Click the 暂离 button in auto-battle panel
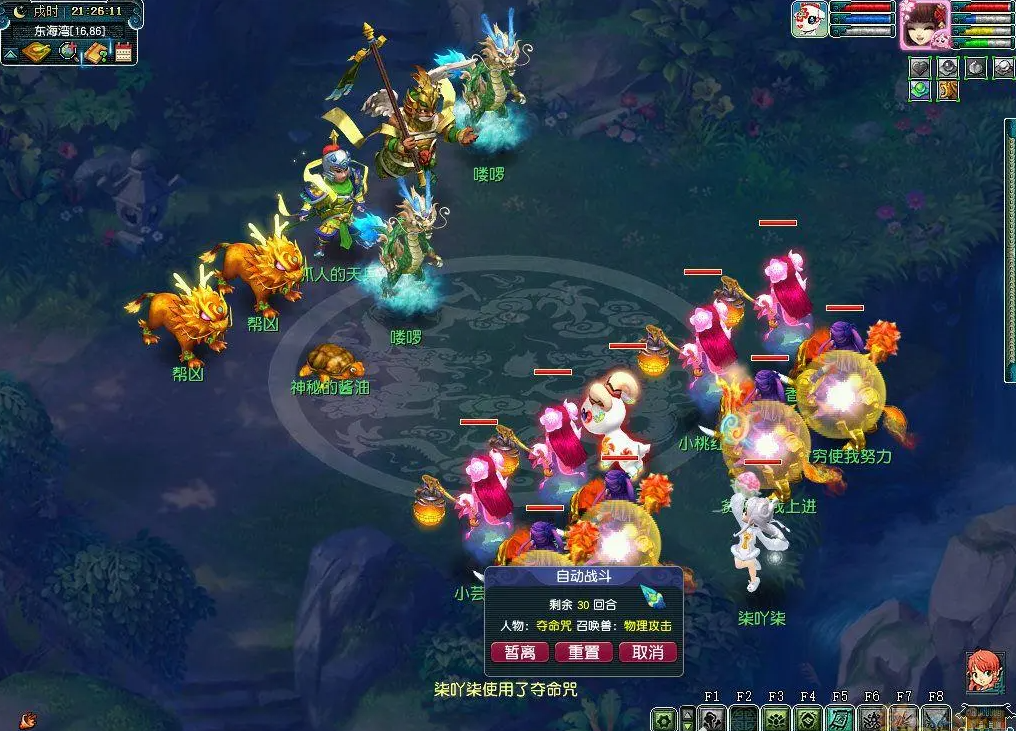The height and width of the screenshot is (731, 1016). pos(520,652)
